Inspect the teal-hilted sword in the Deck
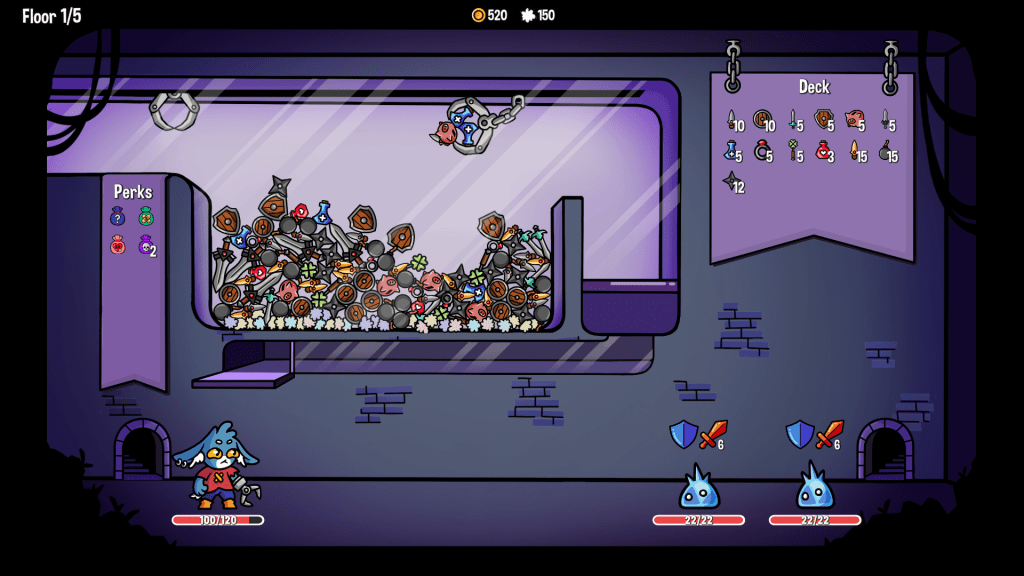This screenshot has width=1024, height=576. pos(793,120)
